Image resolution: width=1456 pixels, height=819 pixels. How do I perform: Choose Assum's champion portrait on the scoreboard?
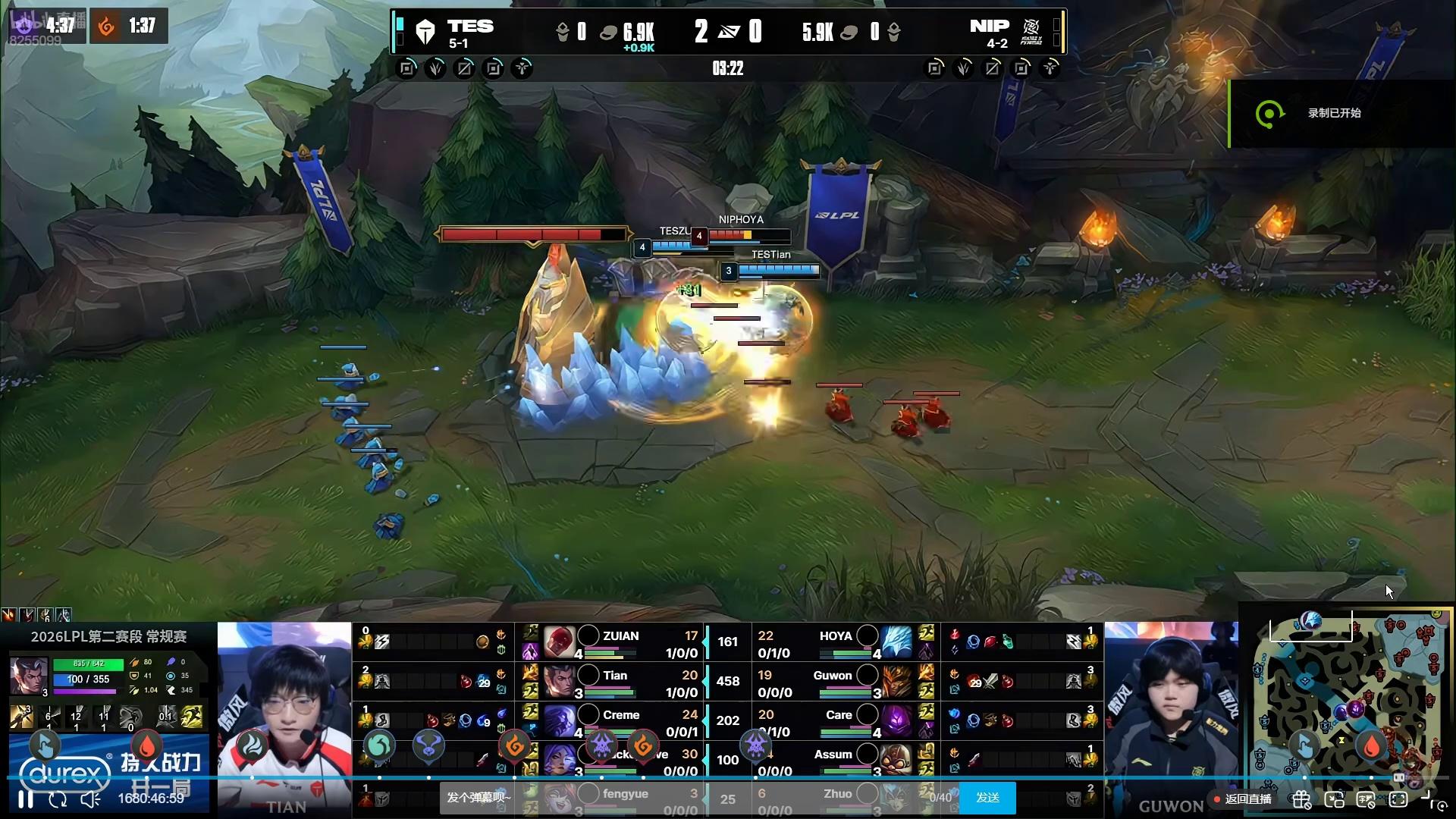coord(896,759)
